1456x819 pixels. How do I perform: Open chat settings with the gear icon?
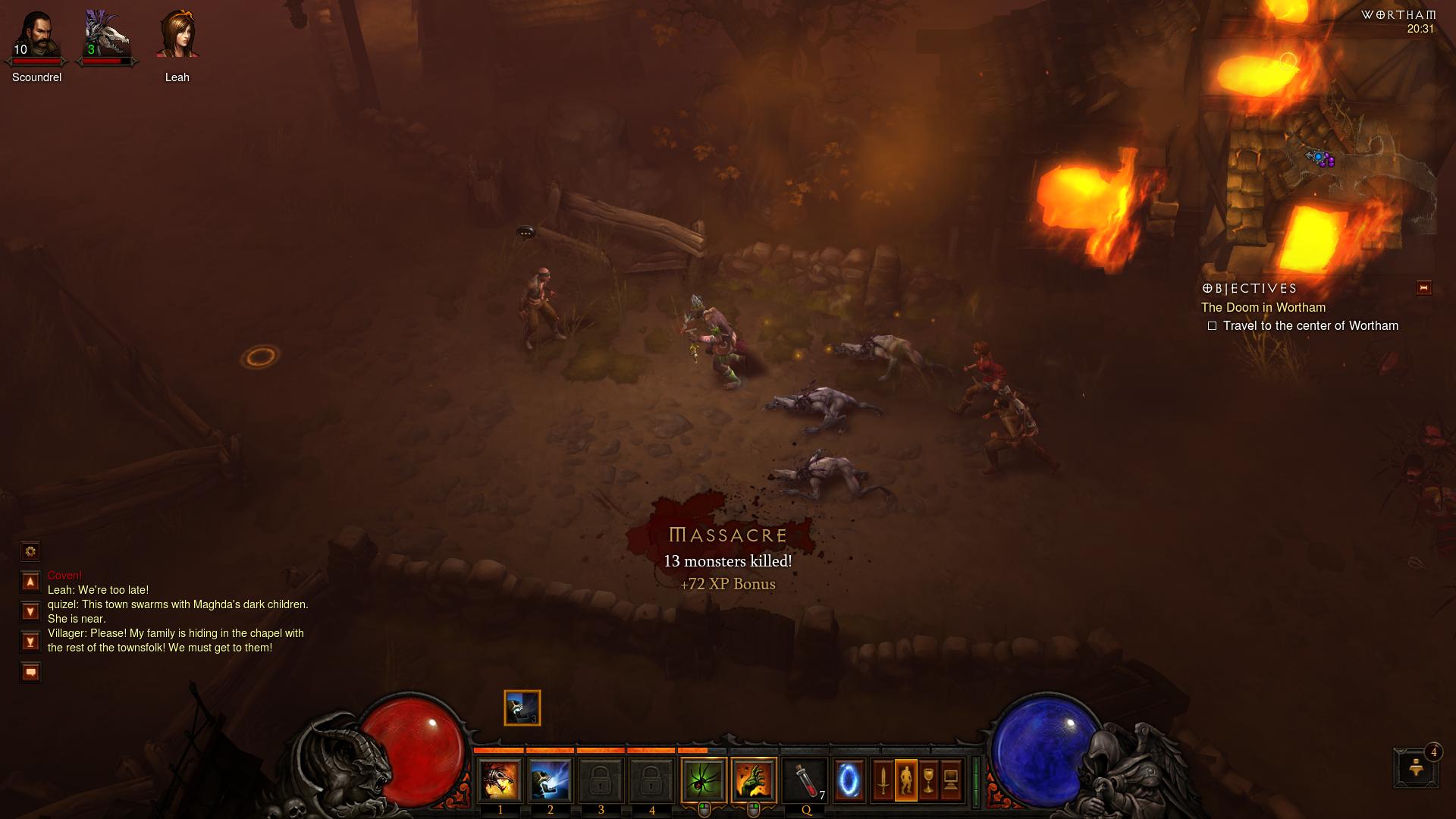point(30,551)
